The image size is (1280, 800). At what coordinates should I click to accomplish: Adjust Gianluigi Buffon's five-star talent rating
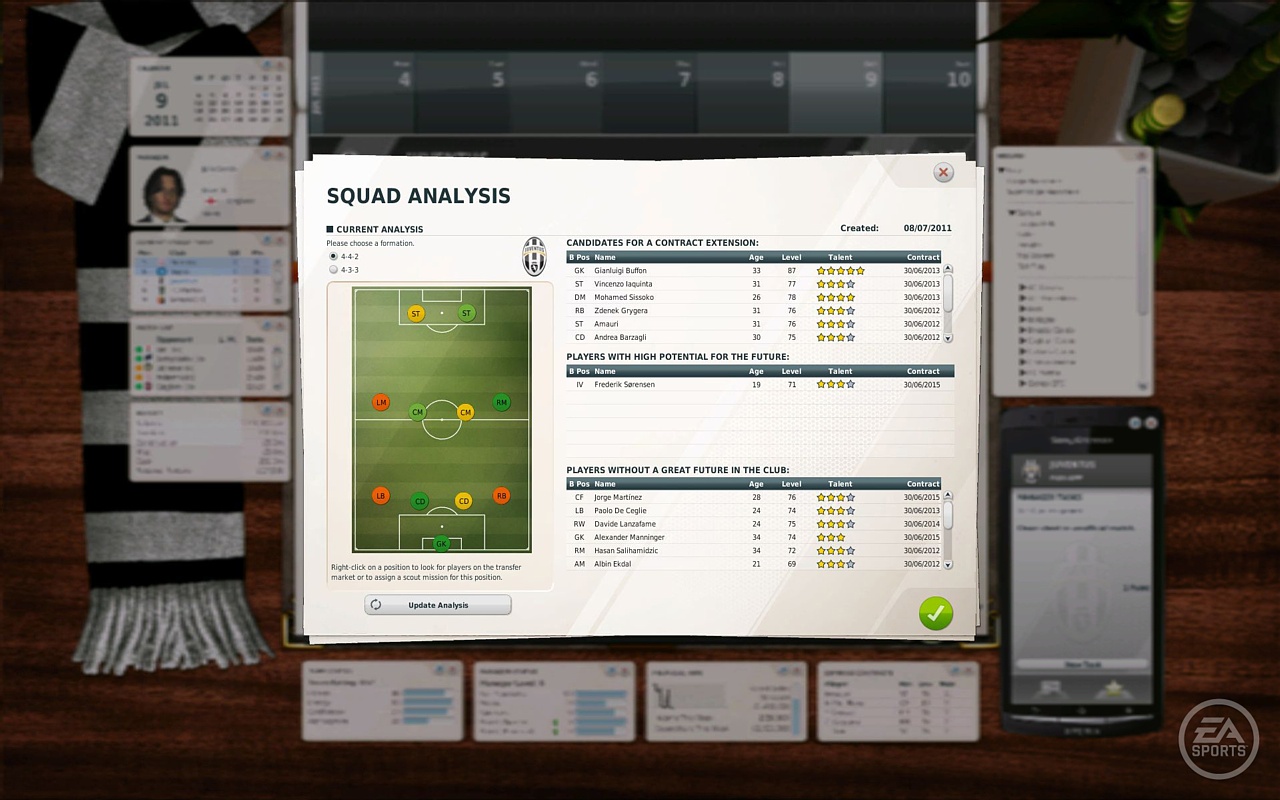point(839,270)
